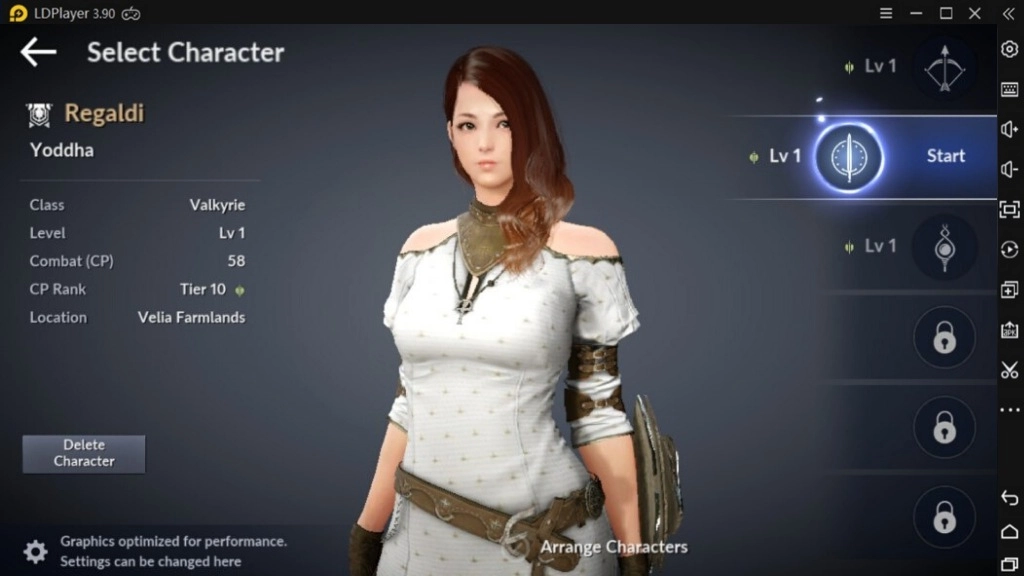Go back using the arrow button

[38, 52]
